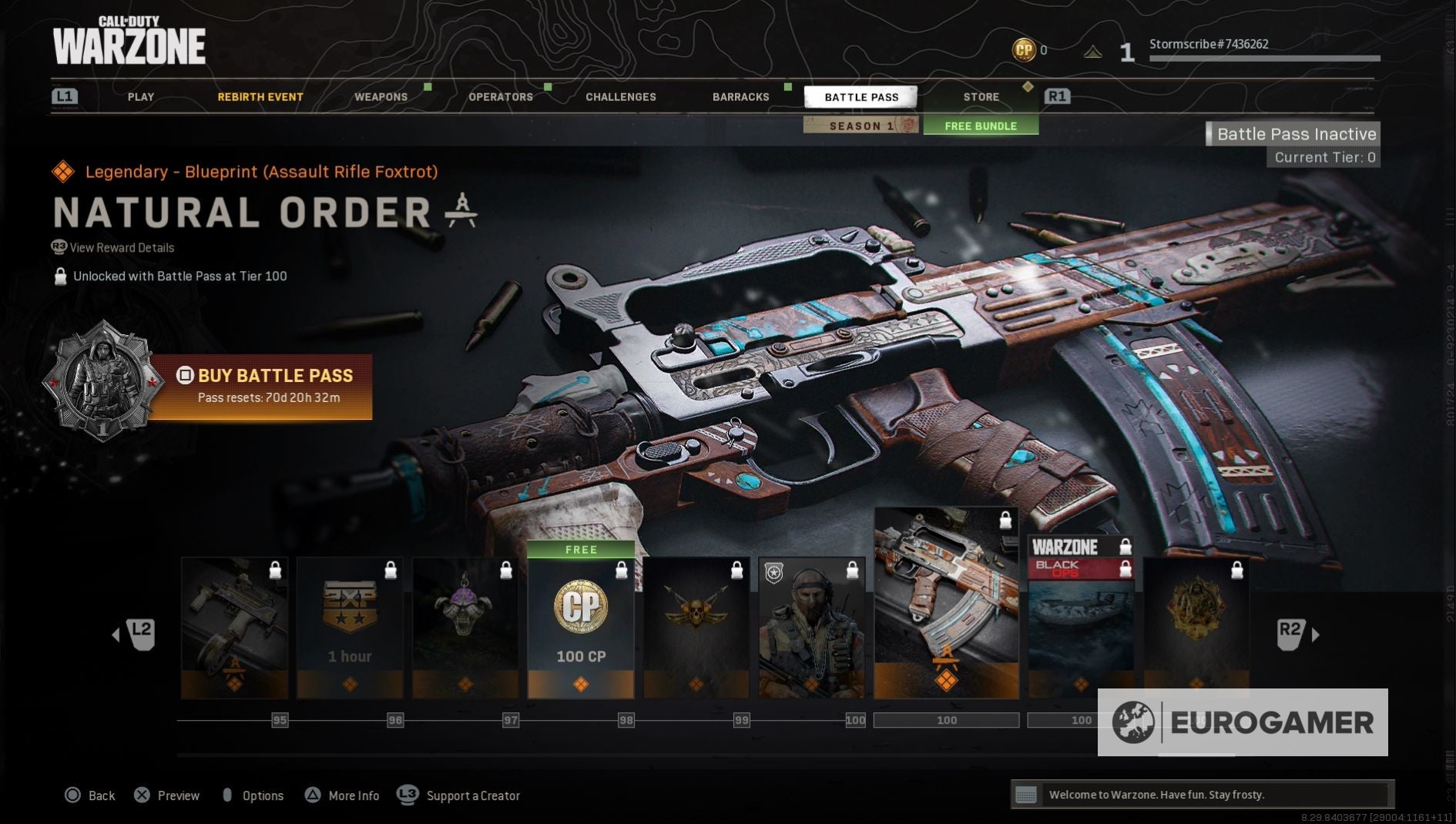1456x824 pixels.
Task: Click the chat message box
Action: point(1202,795)
